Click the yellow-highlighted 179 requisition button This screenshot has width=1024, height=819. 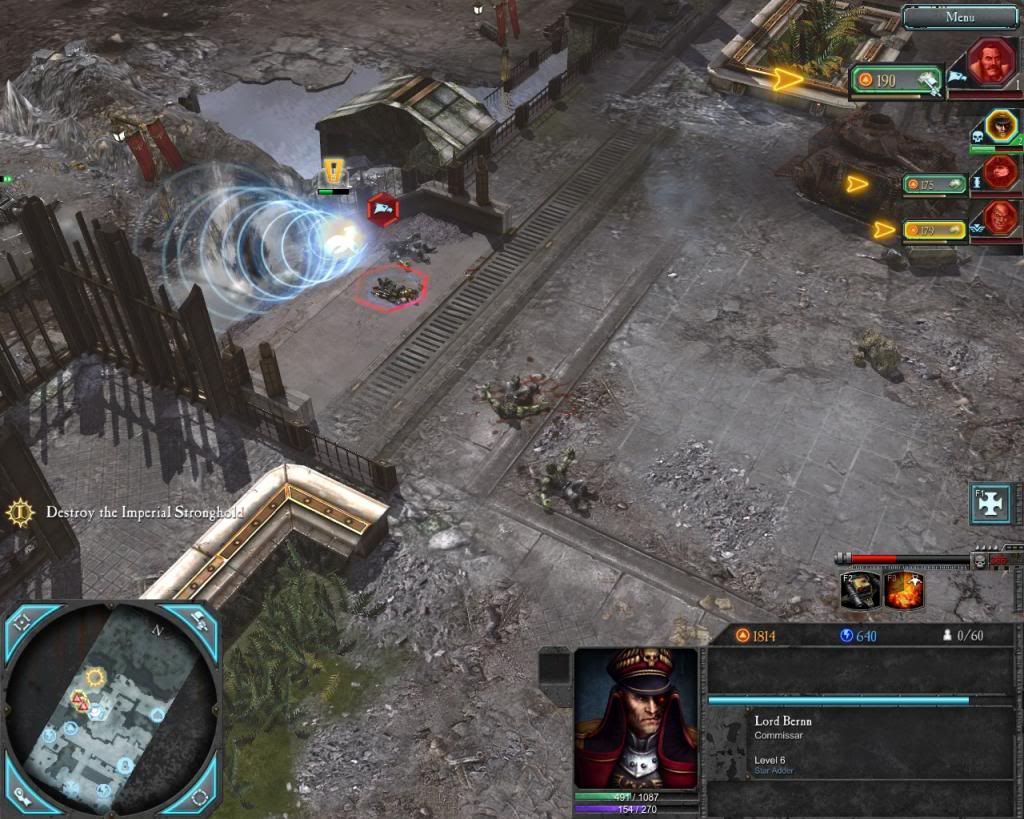pyautogui.click(x=934, y=231)
